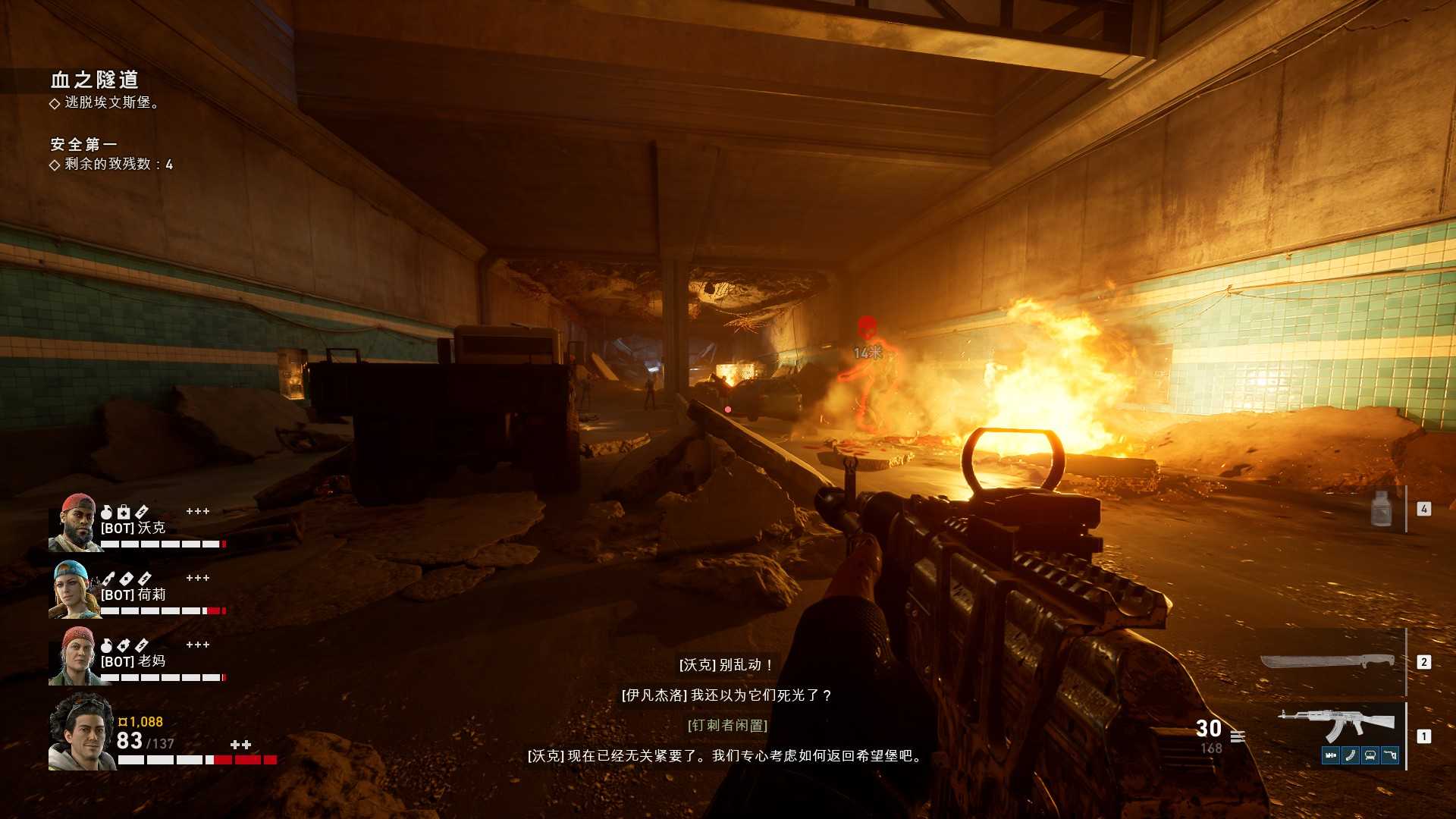Select teammate 沃克 portrait
Screen dimensions: 1456x819
pos(74,522)
